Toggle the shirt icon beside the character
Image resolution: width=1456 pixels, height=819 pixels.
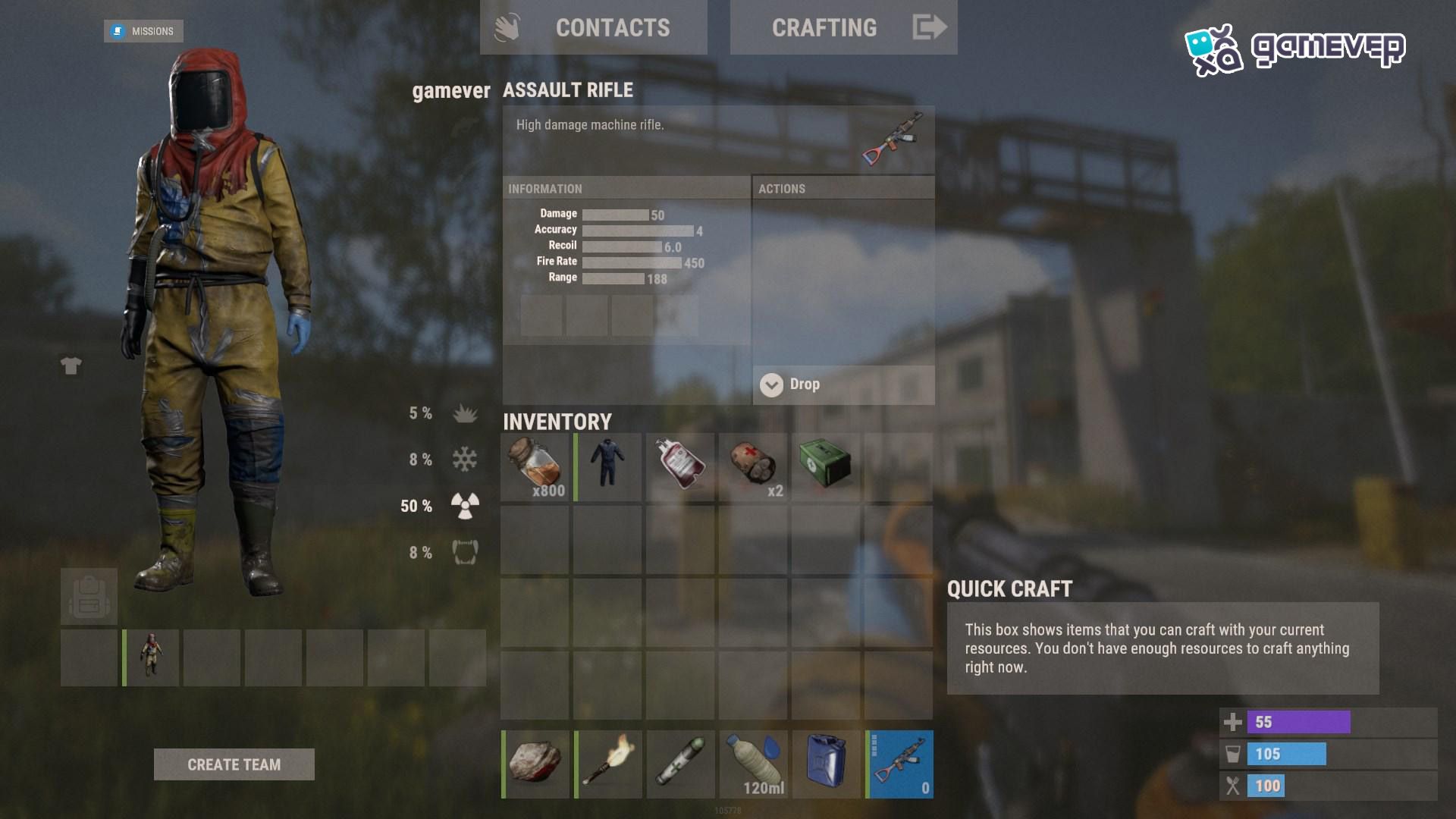(x=71, y=366)
